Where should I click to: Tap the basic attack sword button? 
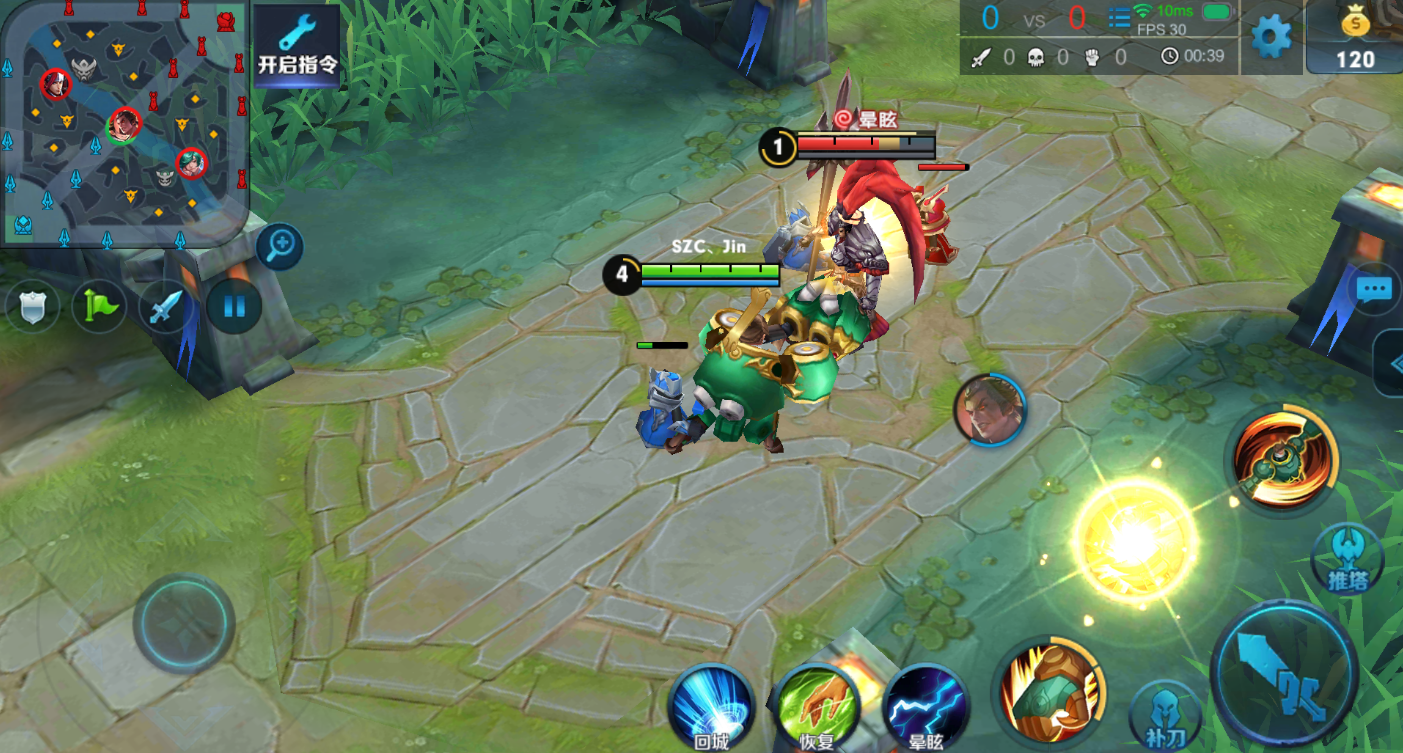(x=1284, y=672)
